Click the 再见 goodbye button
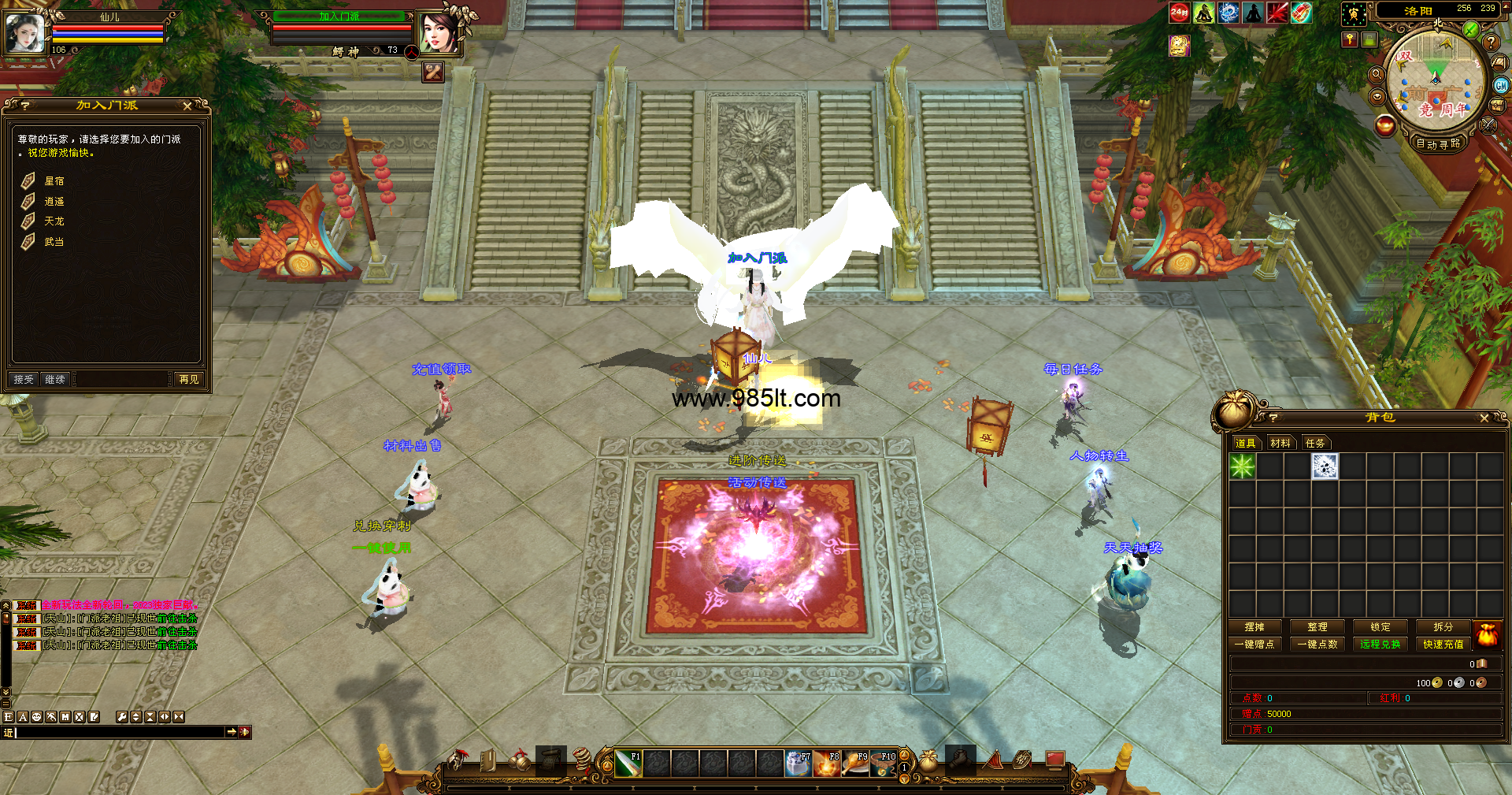This screenshot has height=795, width=1512. [189, 380]
